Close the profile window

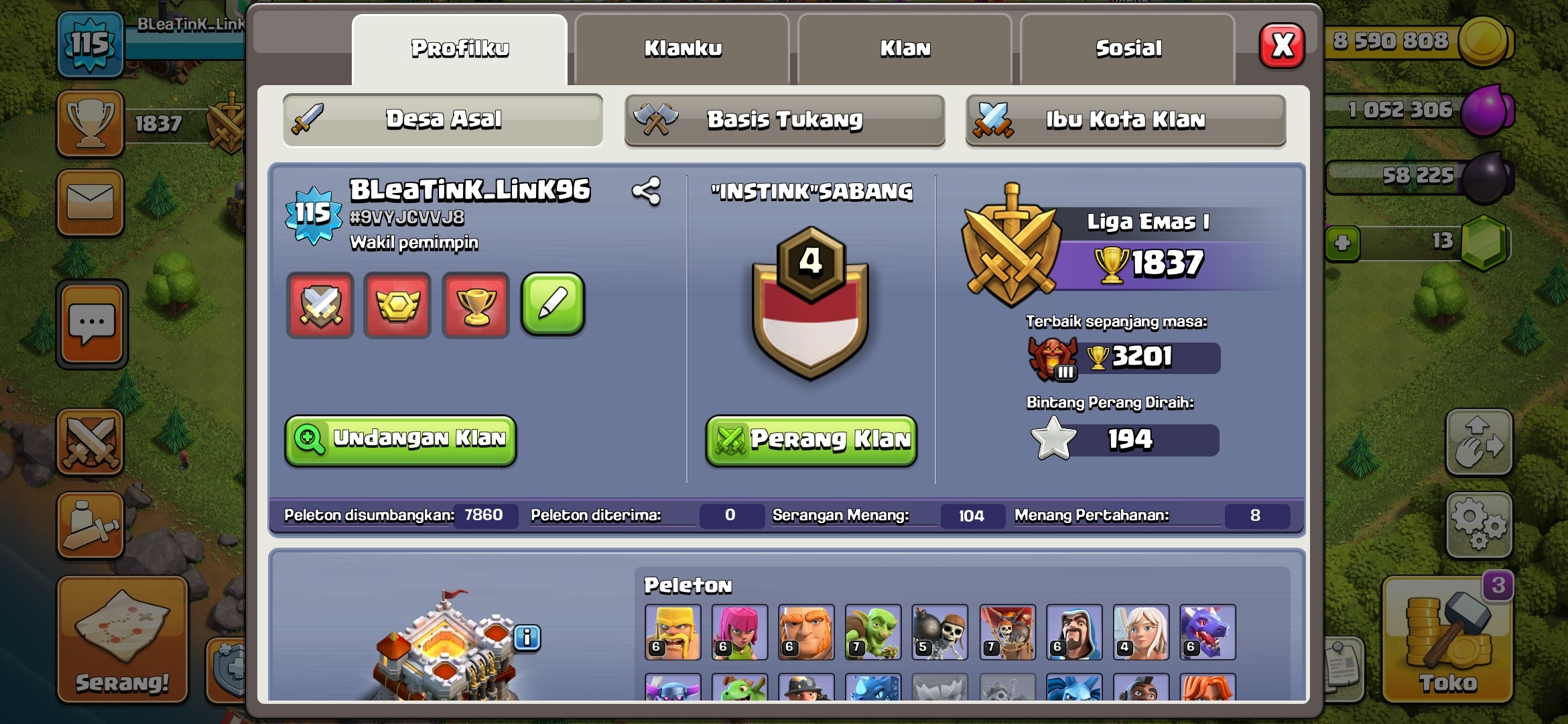[1282, 46]
